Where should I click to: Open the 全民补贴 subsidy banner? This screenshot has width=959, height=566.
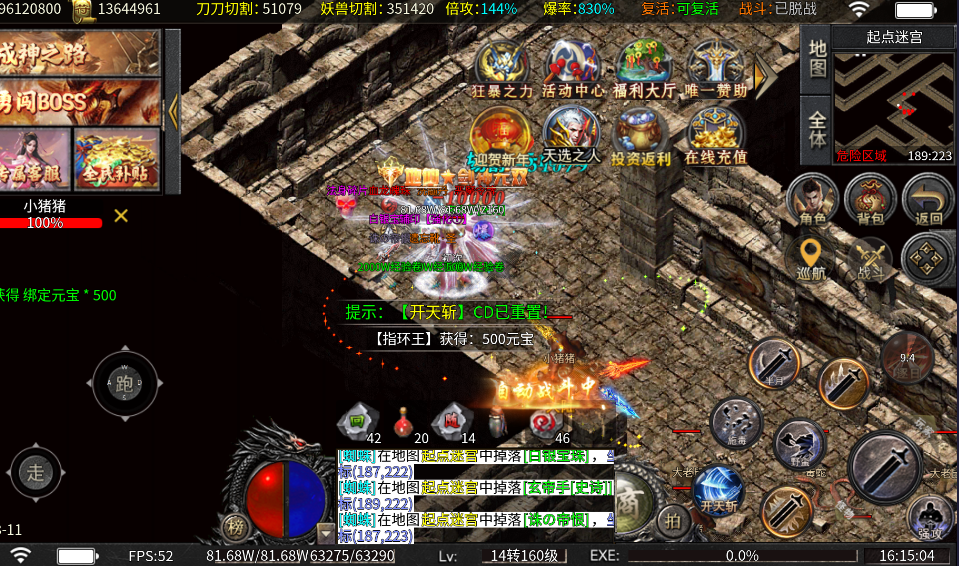[x=117, y=160]
